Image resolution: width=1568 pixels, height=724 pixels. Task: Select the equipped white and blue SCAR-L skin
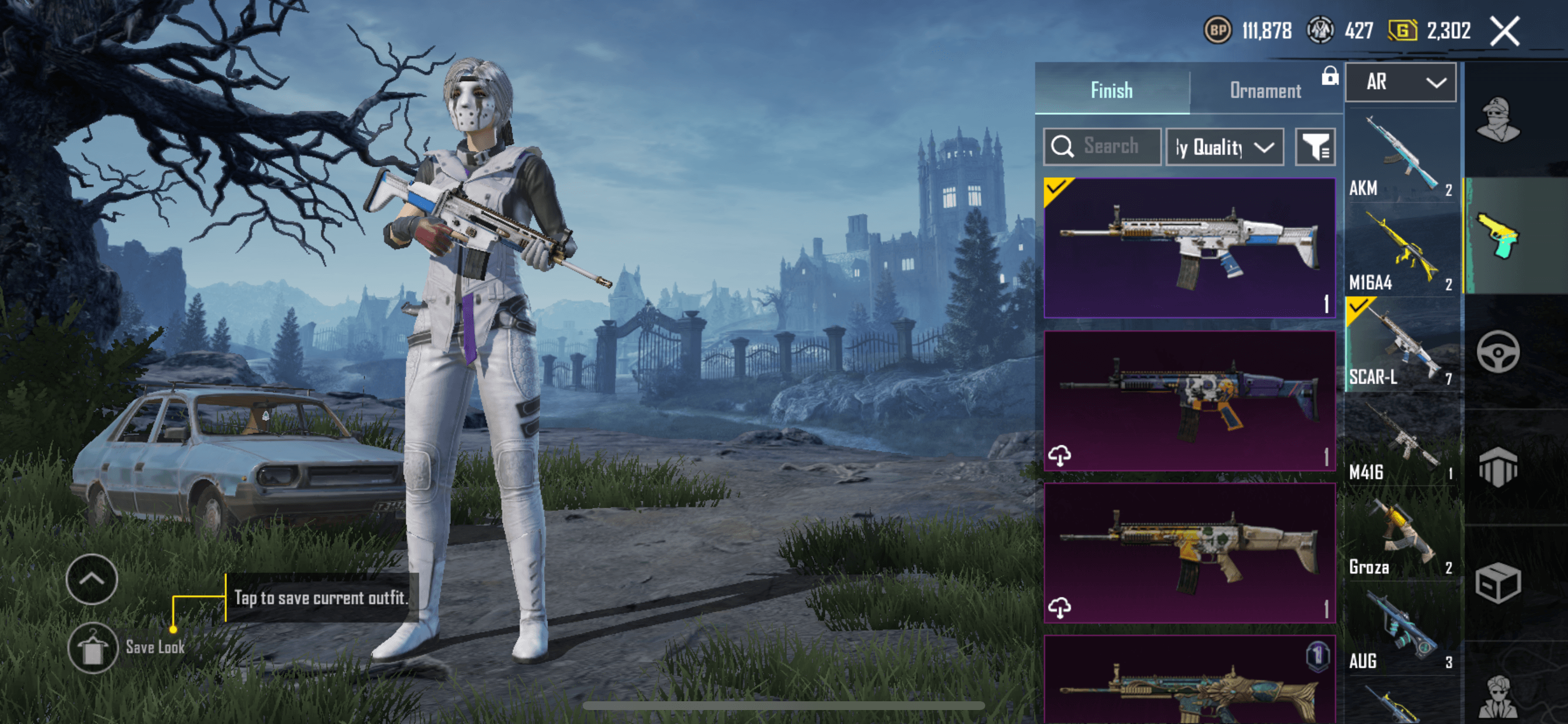[1189, 248]
